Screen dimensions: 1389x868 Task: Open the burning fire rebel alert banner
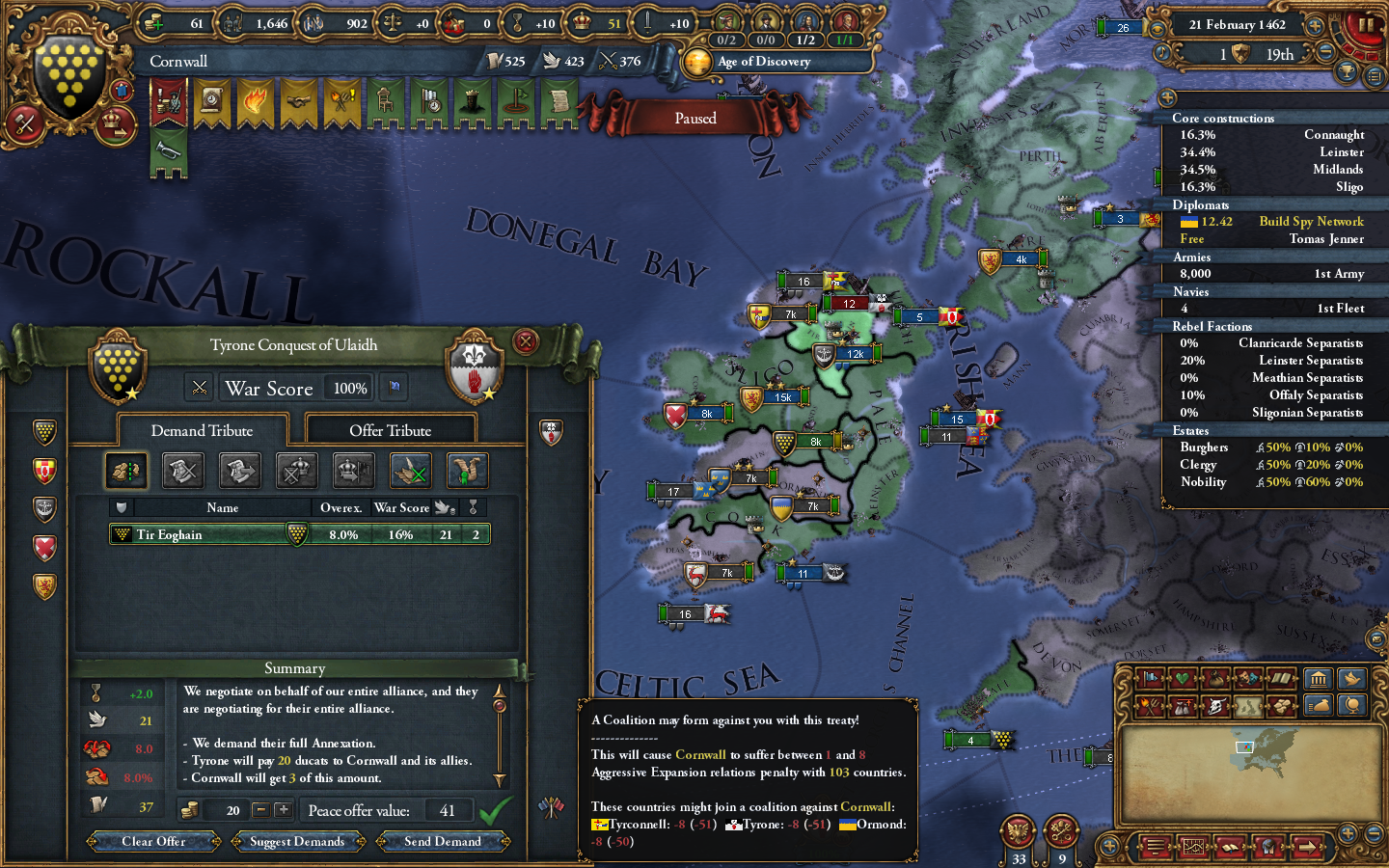255,101
